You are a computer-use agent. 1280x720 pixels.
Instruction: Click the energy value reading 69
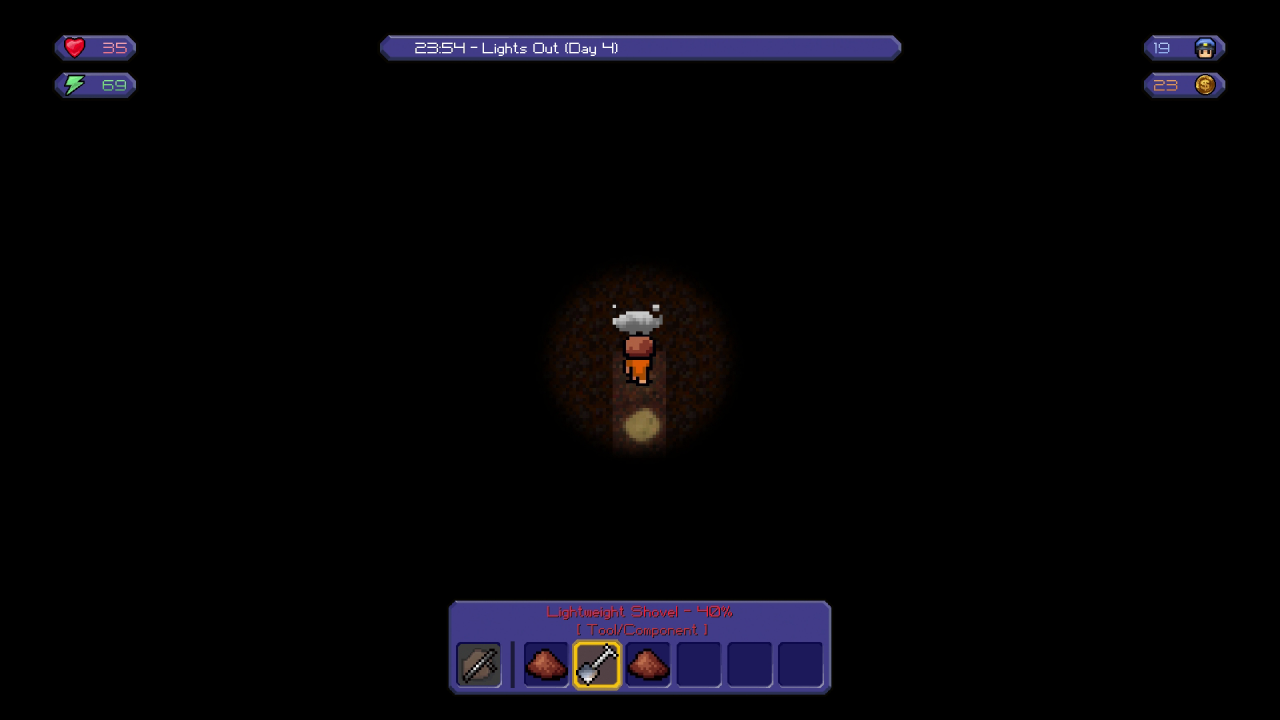point(113,85)
